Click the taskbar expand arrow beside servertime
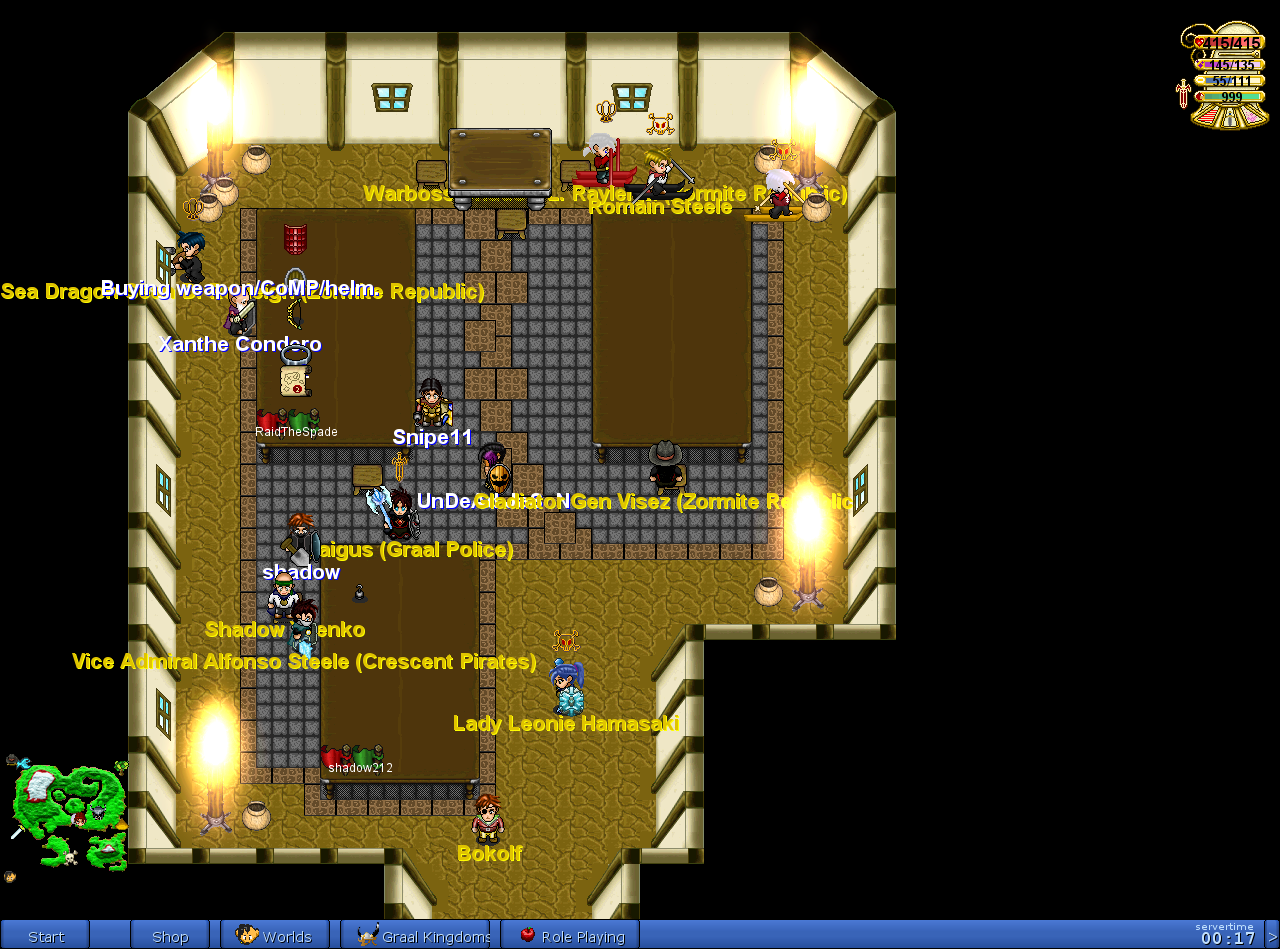The image size is (1280, 949). 1272,936
